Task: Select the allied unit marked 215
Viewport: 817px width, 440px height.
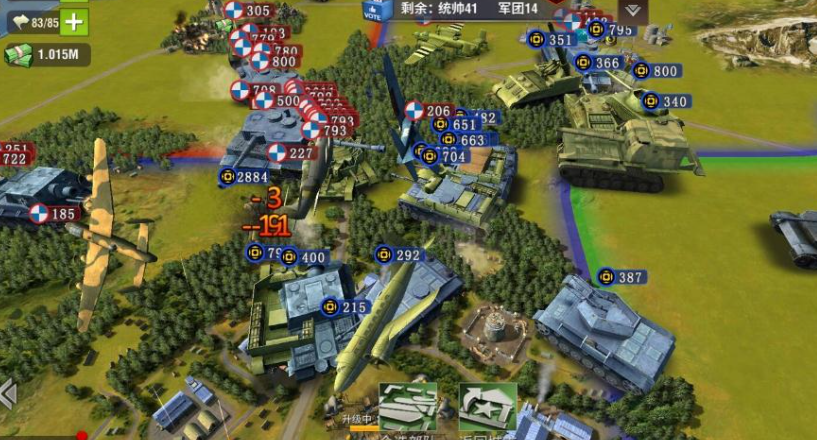Action: tap(343, 307)
